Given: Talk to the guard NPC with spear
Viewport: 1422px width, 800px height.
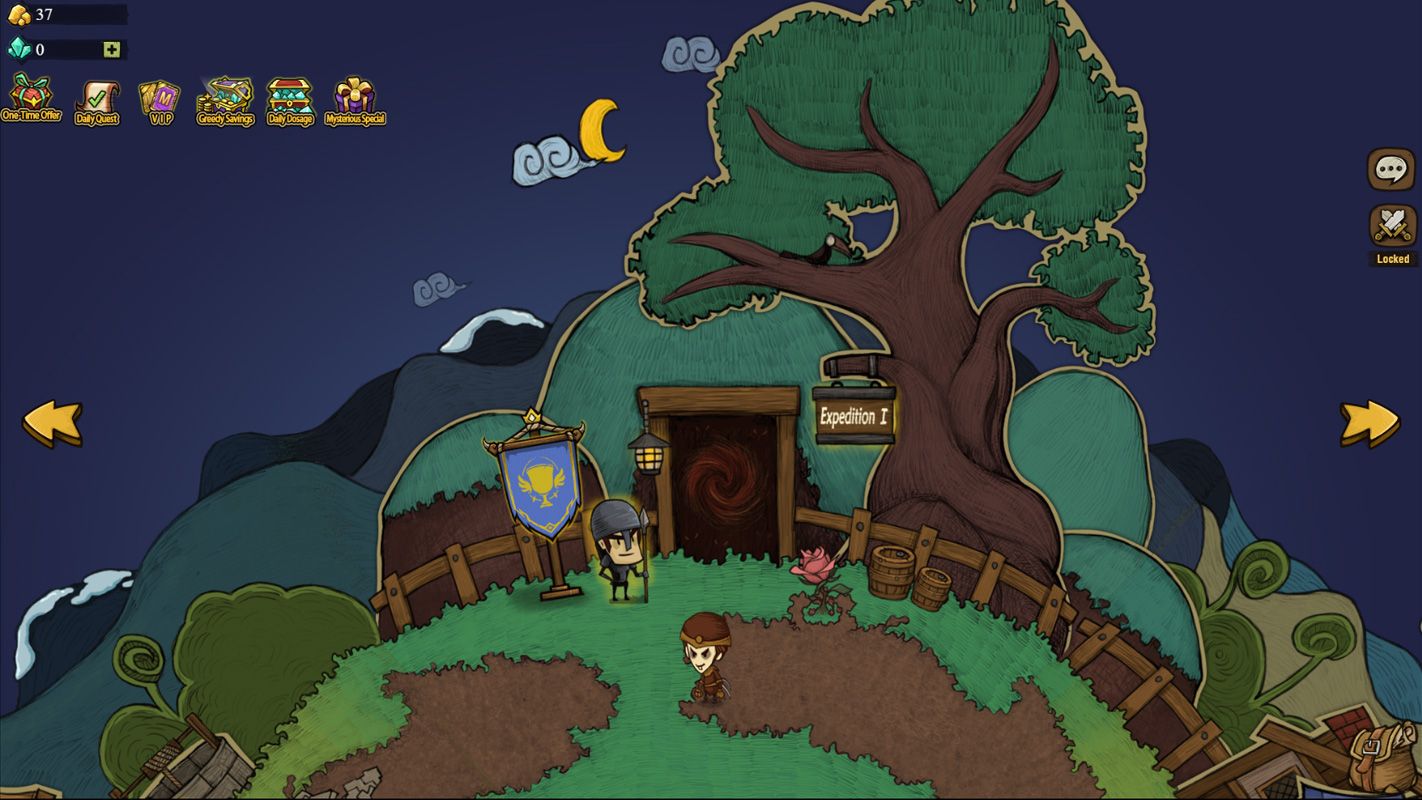Looking at the screenshot, I should click(623, 545).
